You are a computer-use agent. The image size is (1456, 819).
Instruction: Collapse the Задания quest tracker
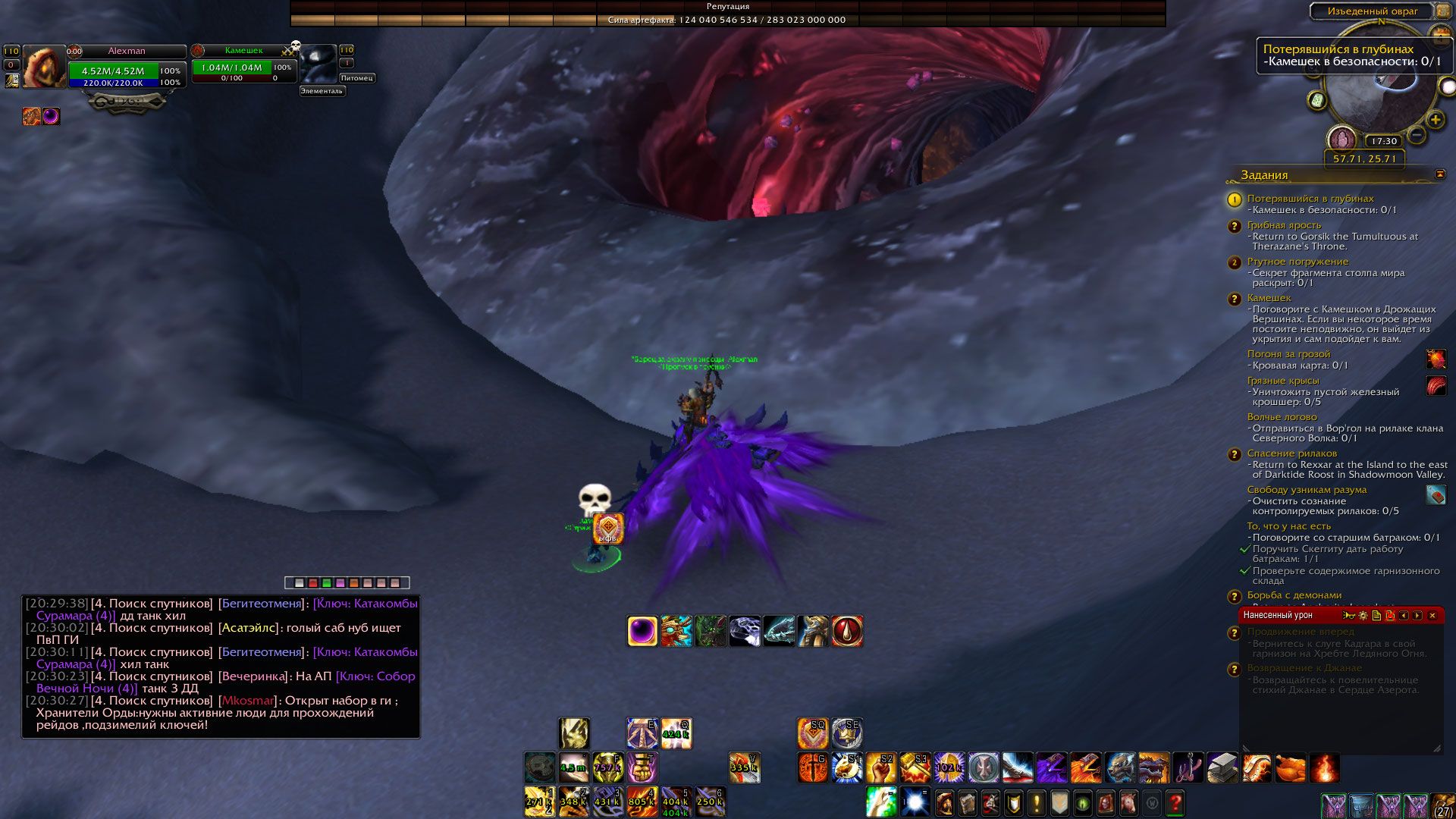(x=1440, y=174)
